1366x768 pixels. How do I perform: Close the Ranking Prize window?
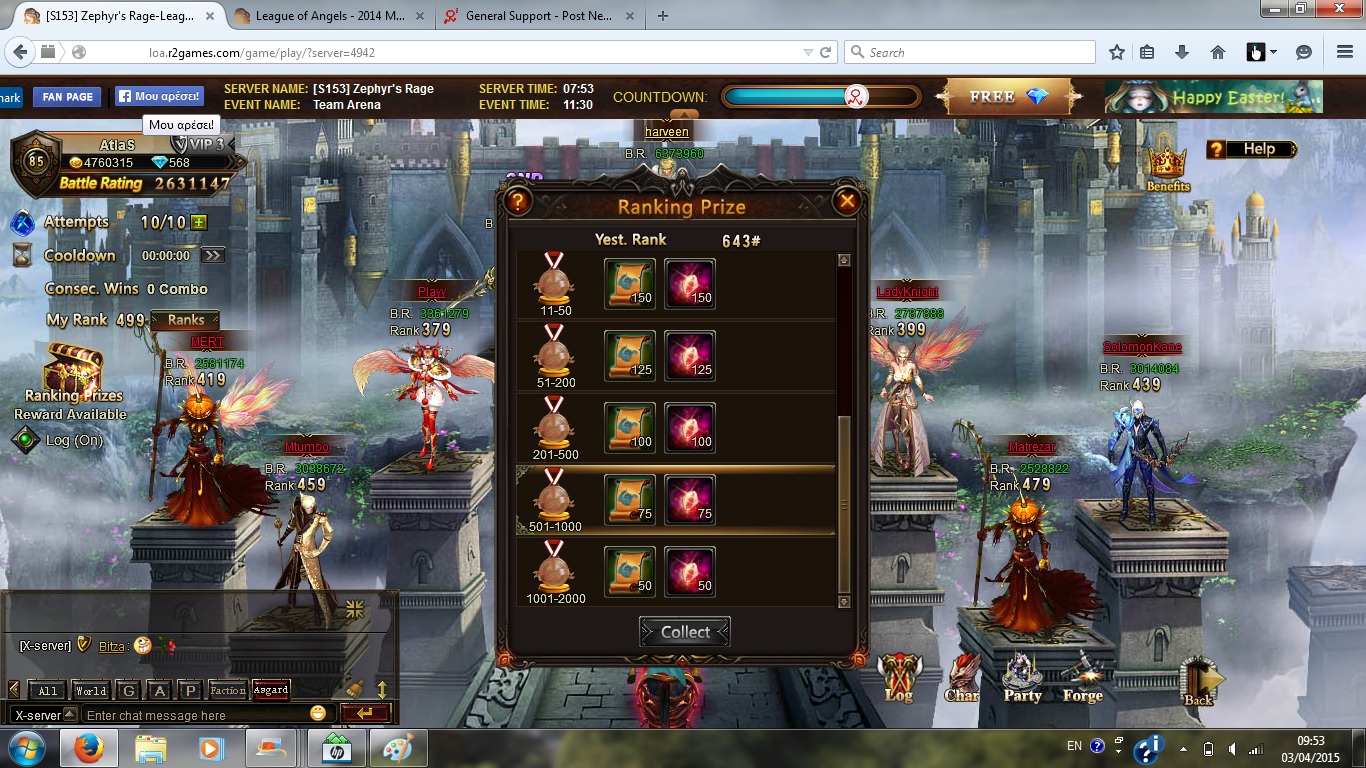tap(847, 202)
